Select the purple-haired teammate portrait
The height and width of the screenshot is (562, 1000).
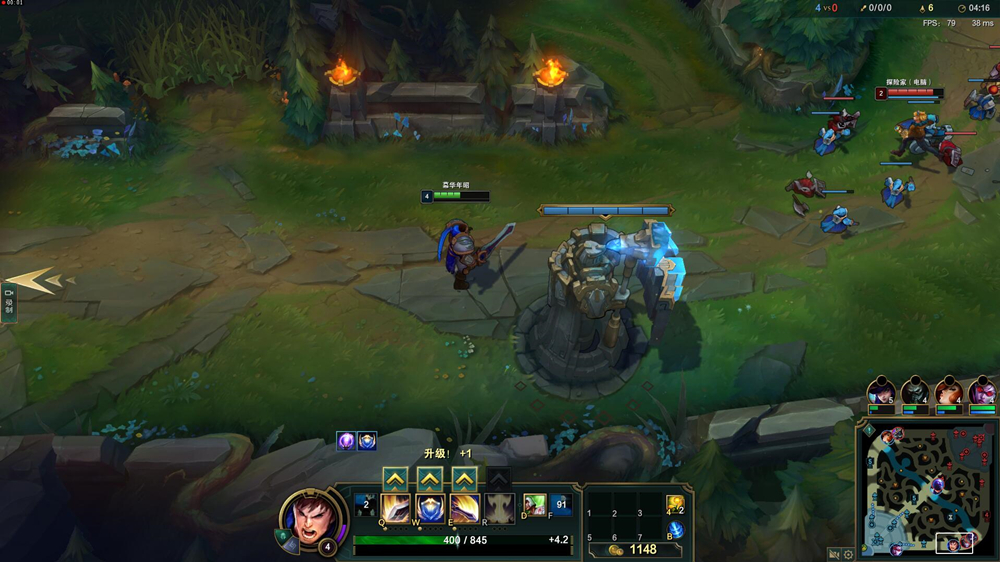coord(881,391)
